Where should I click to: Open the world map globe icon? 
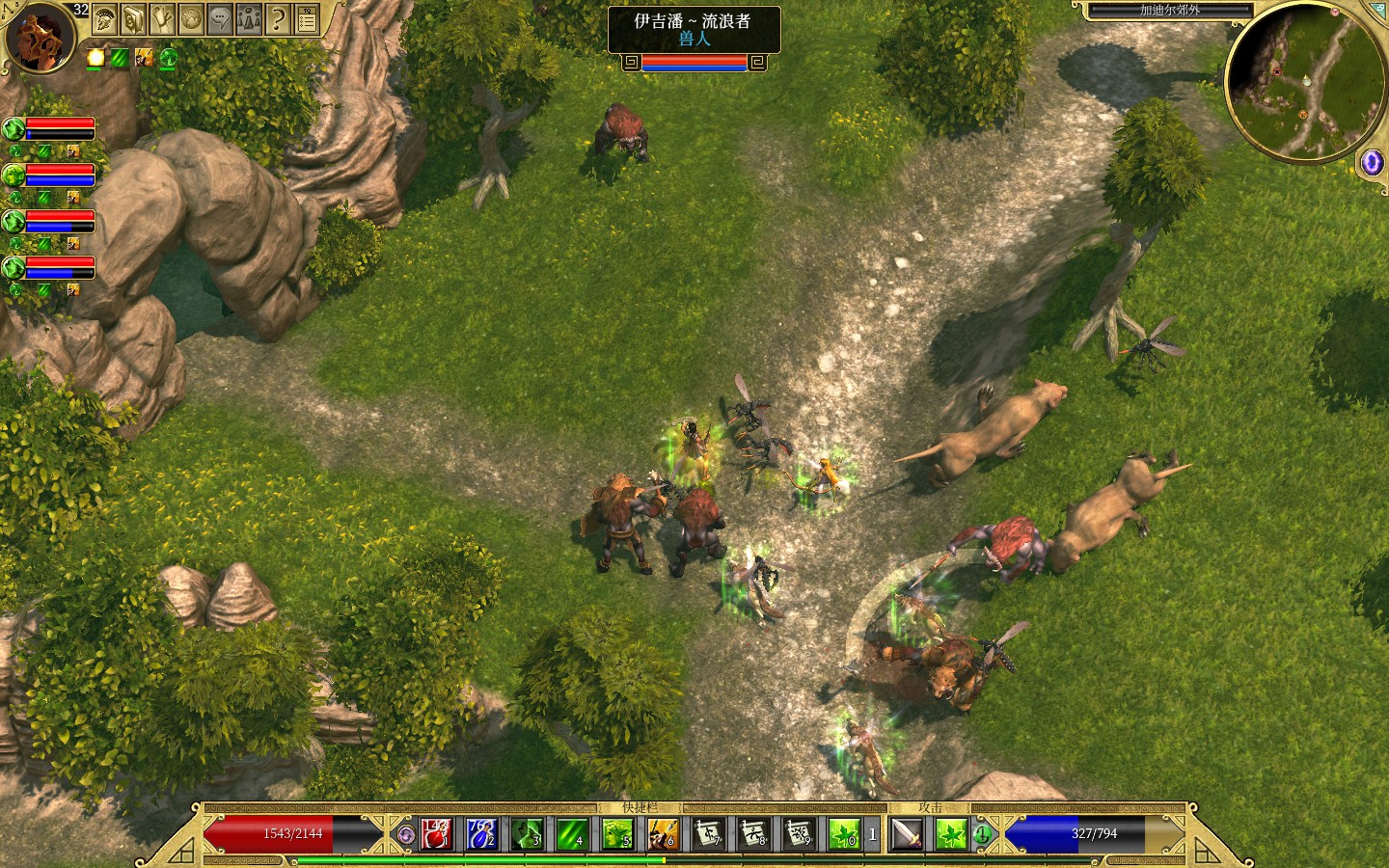191,18
